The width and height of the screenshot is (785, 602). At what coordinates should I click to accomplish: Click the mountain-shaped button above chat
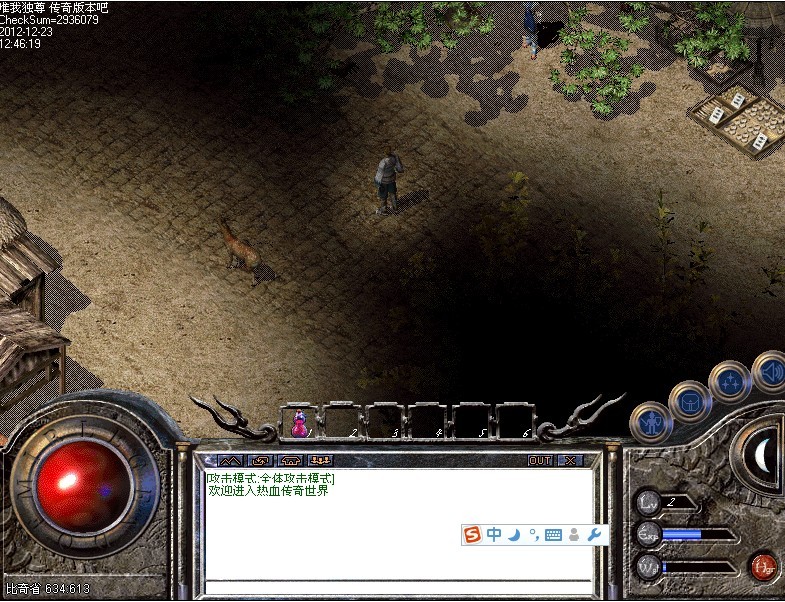tap(230, 461)
